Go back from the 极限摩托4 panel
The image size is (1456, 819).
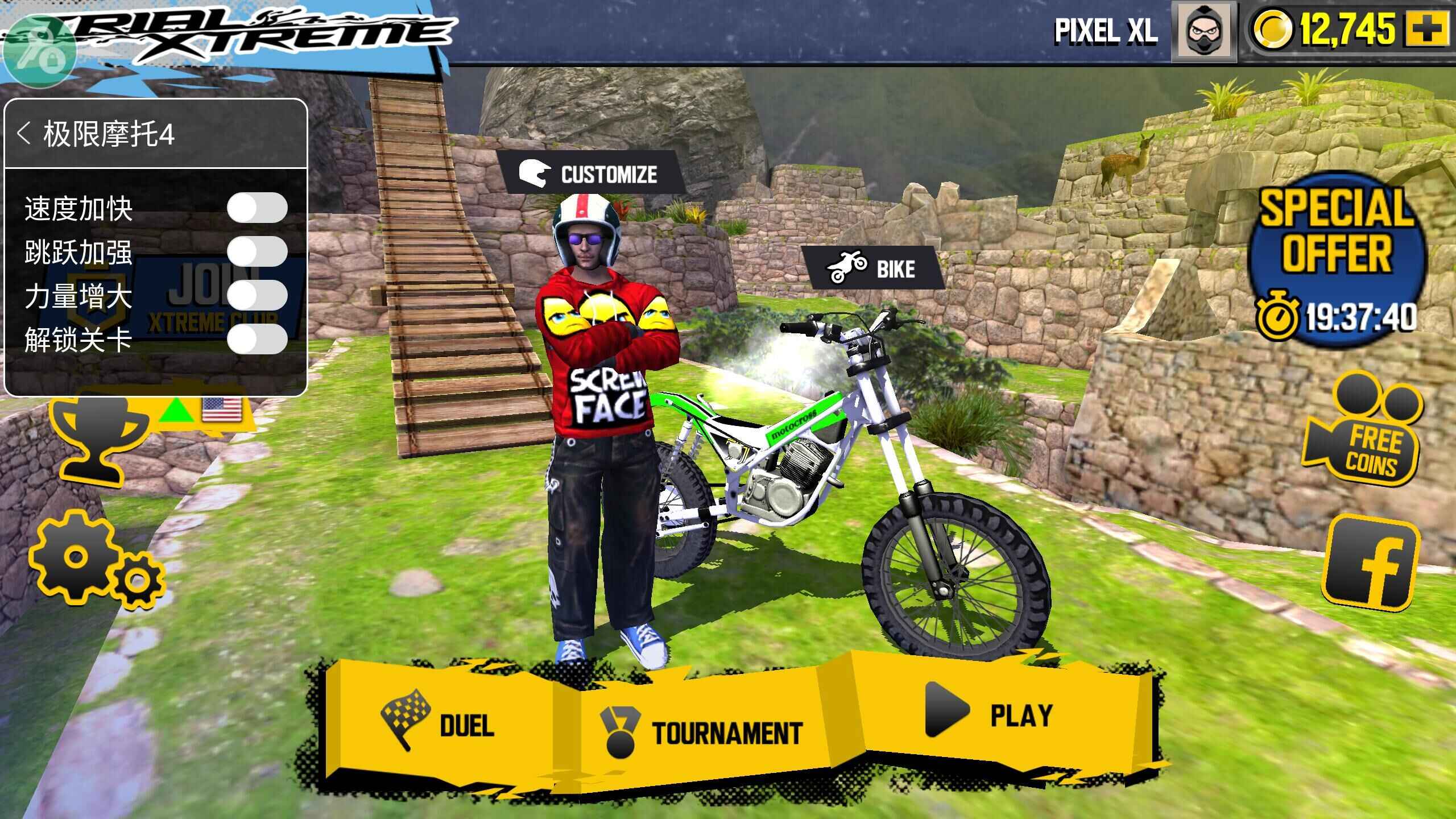click(24, 134)
